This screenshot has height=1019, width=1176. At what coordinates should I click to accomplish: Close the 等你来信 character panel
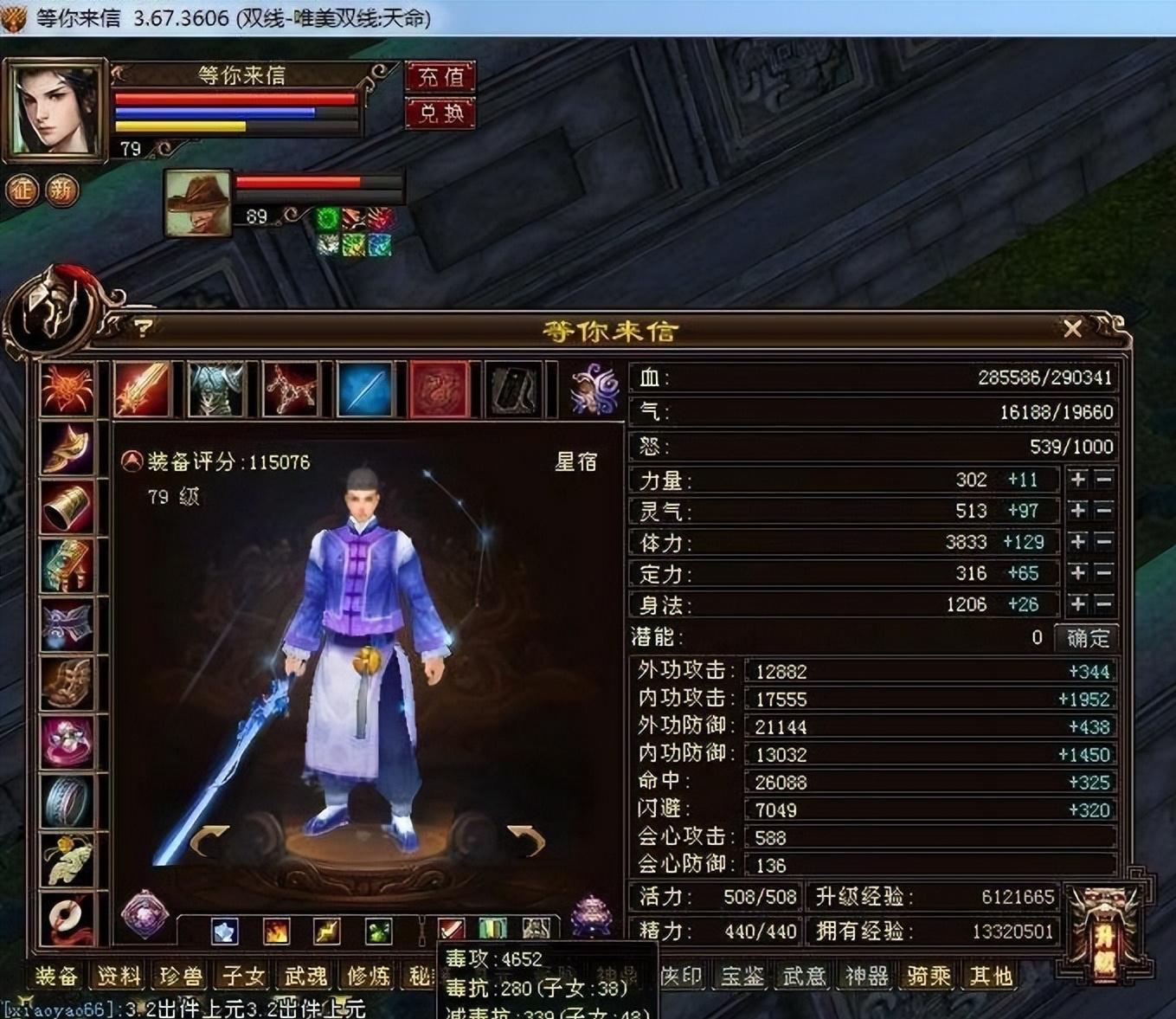(x=1072, y=329)
